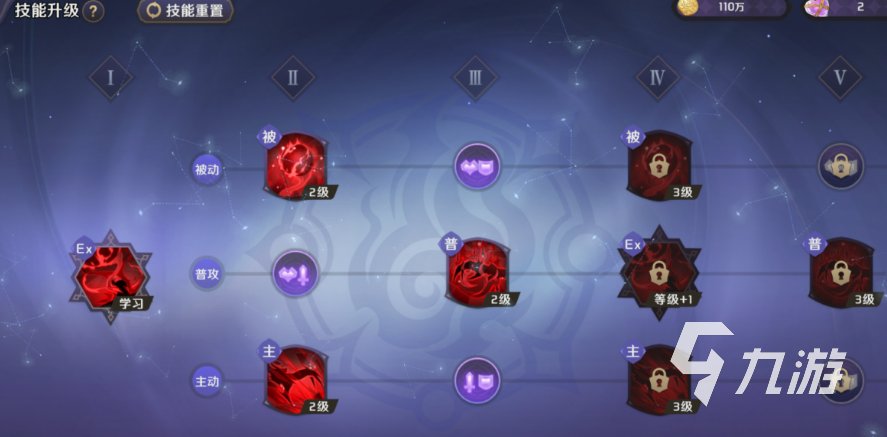Click the 技能重置 skill reset button
This screenshot has height=437, width=887.
[186, 11]
